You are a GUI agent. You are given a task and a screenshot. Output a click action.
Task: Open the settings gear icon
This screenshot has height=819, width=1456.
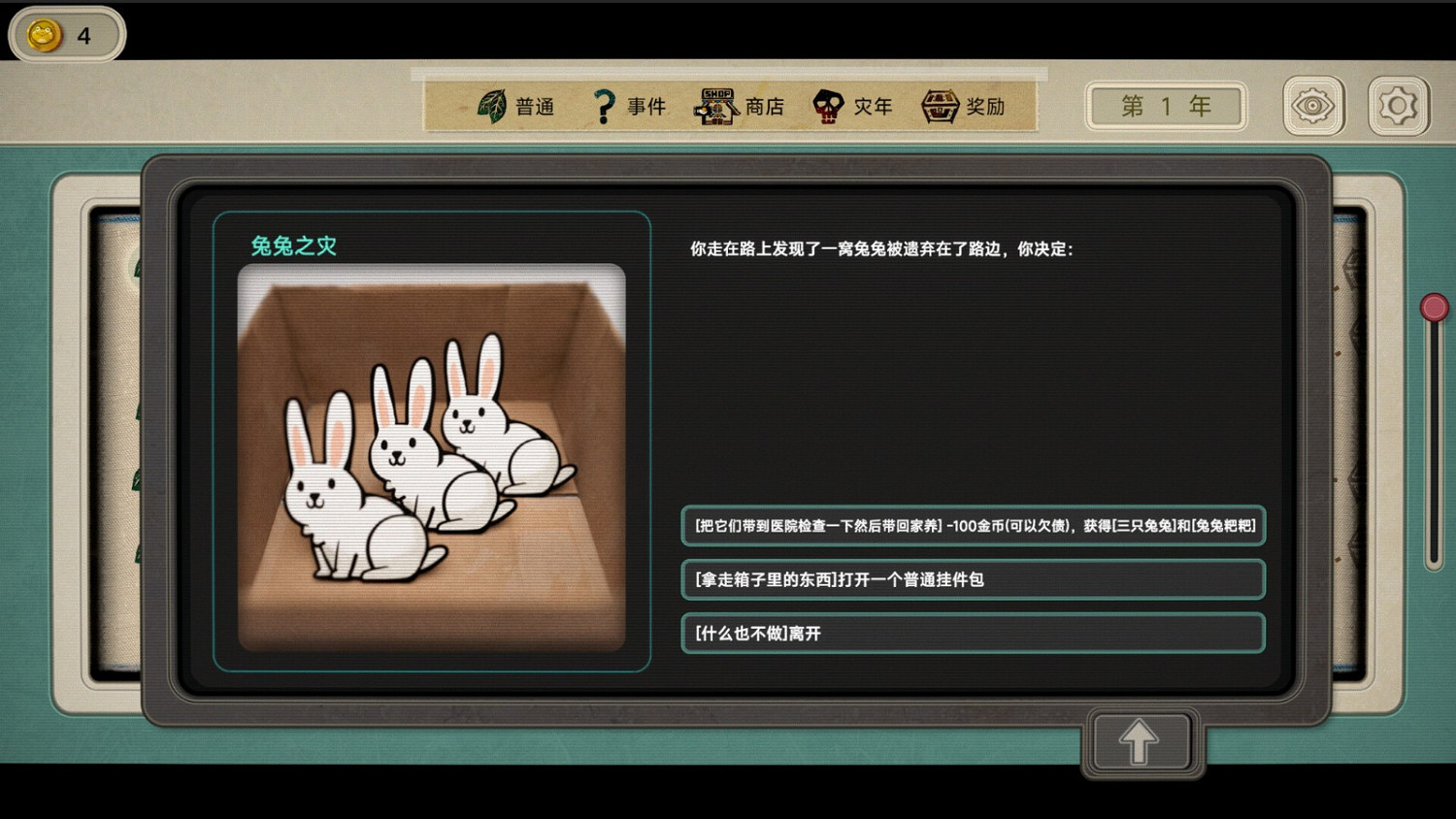[1398, 104]
